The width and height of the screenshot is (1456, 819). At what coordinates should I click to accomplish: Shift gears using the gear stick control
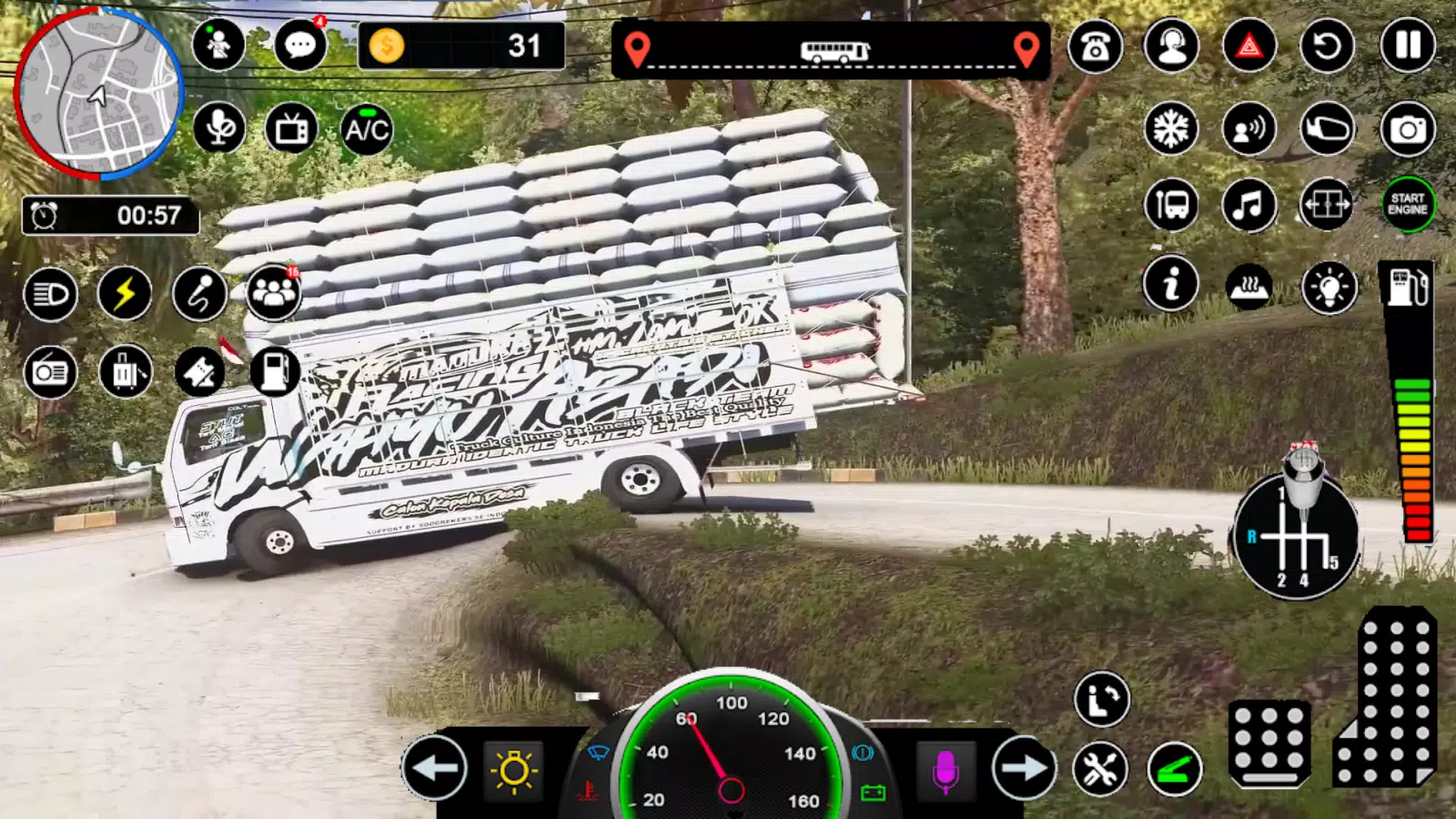pos(1299,537)
